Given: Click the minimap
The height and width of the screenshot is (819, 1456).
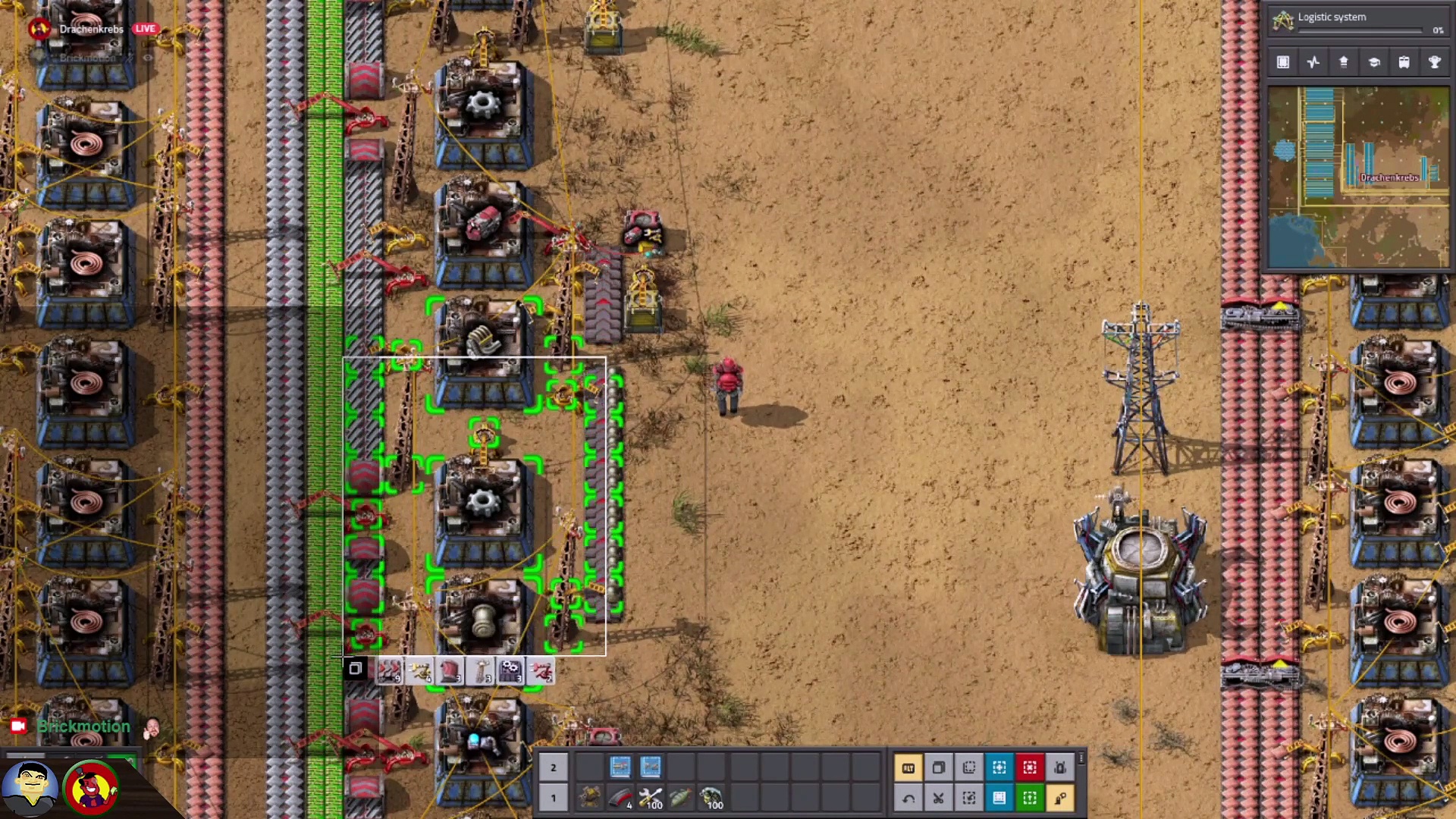Looking at the screenshot, I should (1358, 177).
